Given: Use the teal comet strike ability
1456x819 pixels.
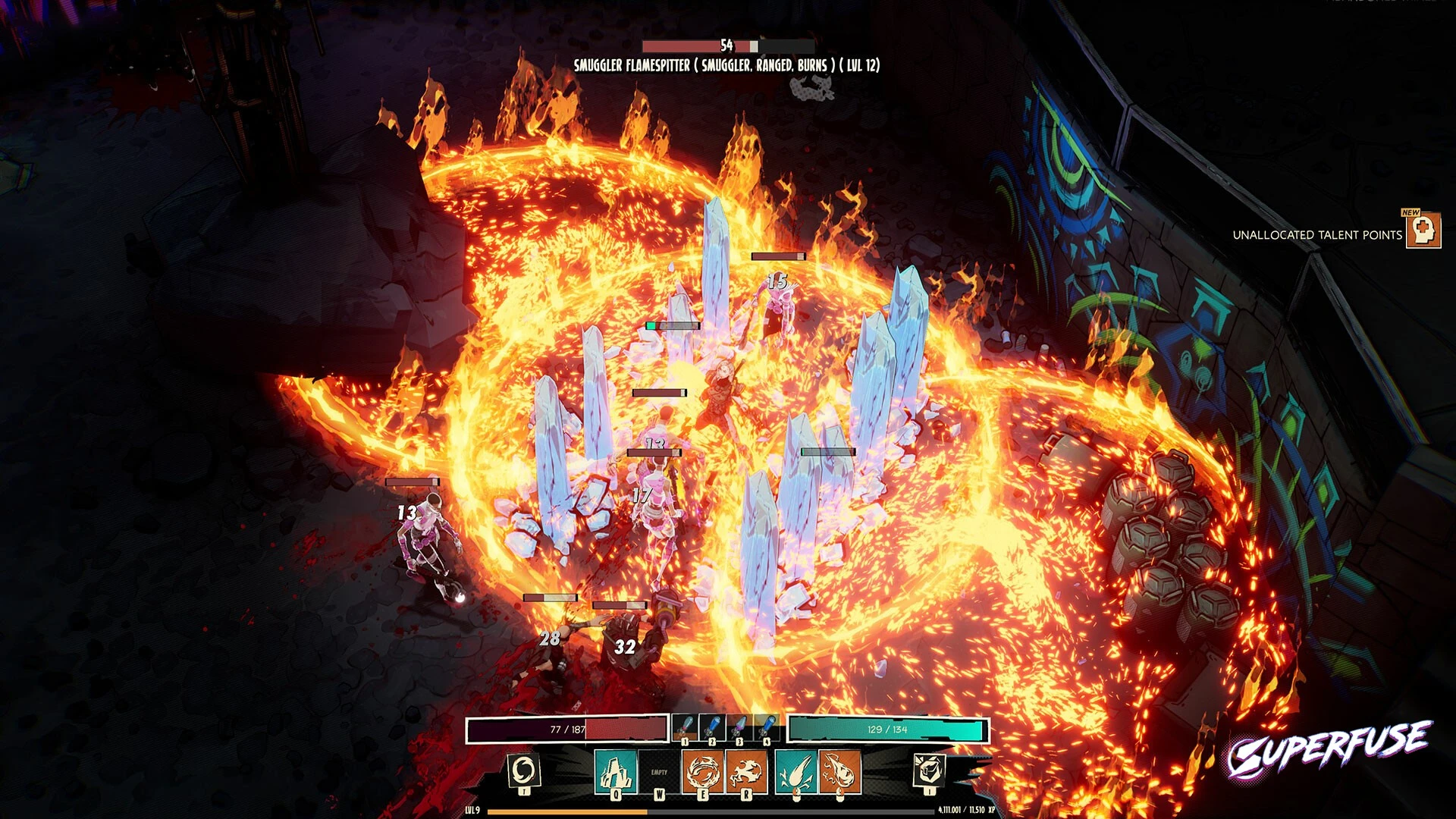Looking at the screenshot, I should (x=795, y=773).
